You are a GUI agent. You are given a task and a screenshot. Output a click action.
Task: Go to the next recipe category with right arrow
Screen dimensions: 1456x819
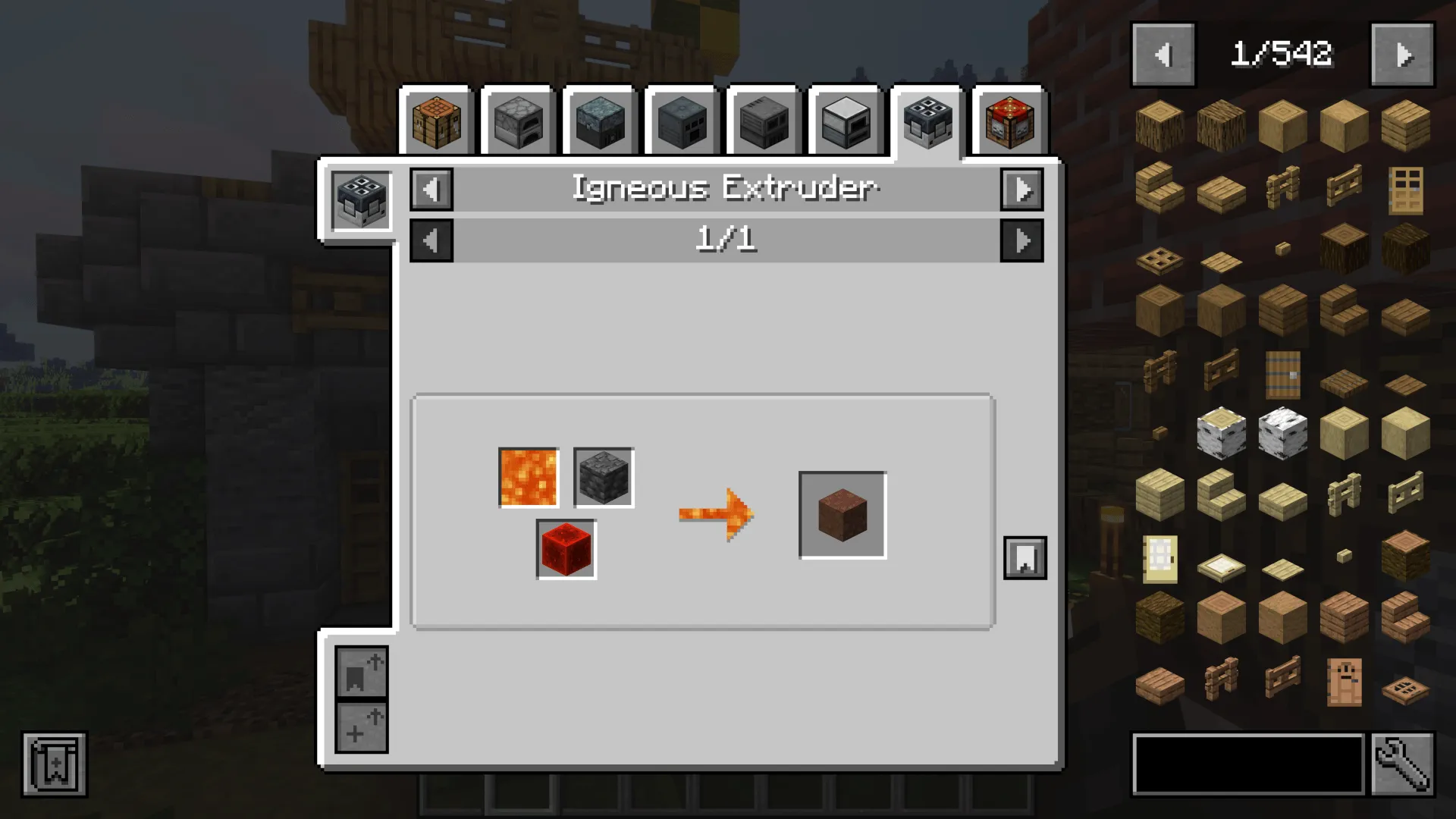(1021, 189)
